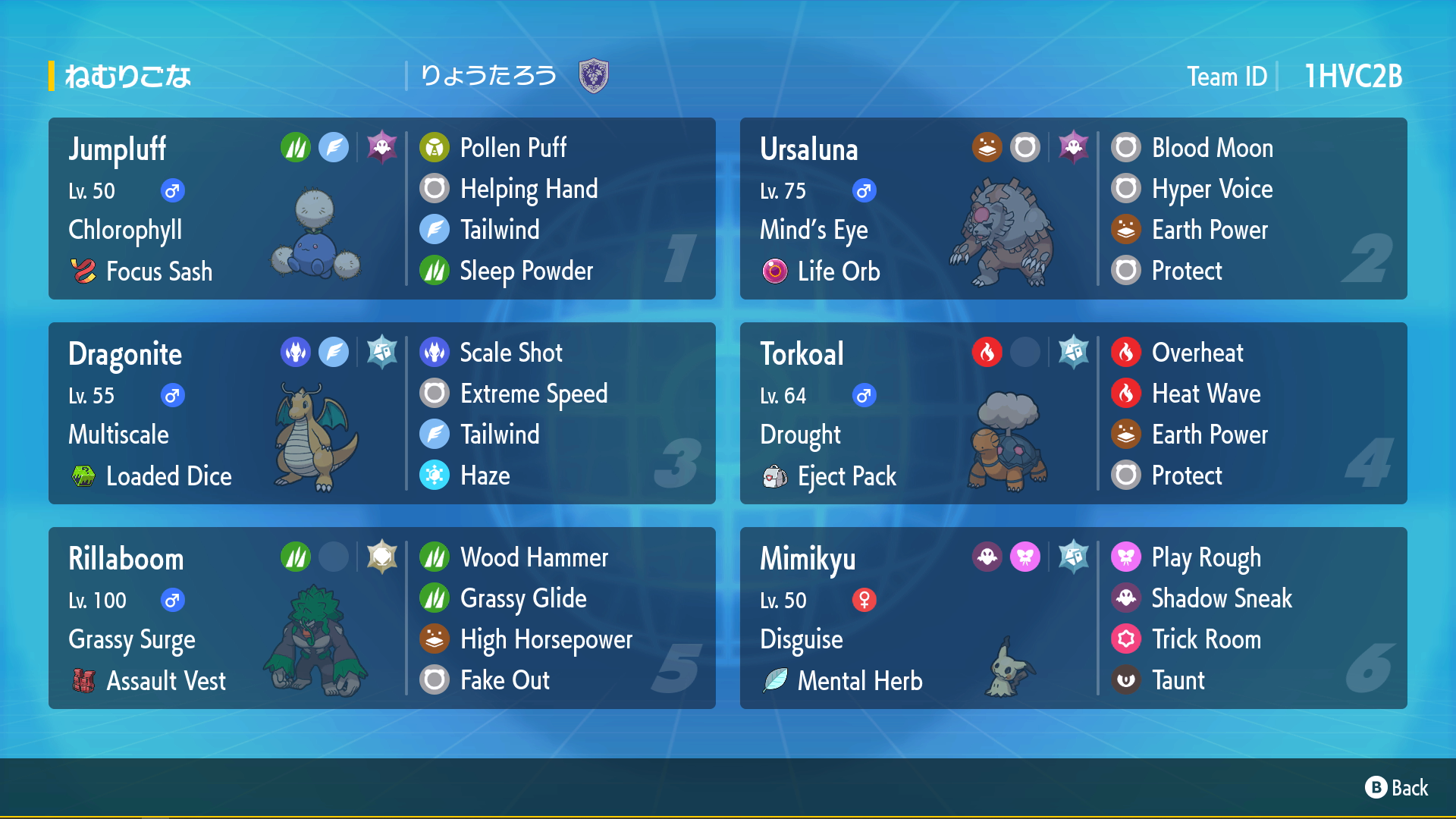Go back with the Back button
This screenshot has width=1456, height=819.
click(1397, 788)
